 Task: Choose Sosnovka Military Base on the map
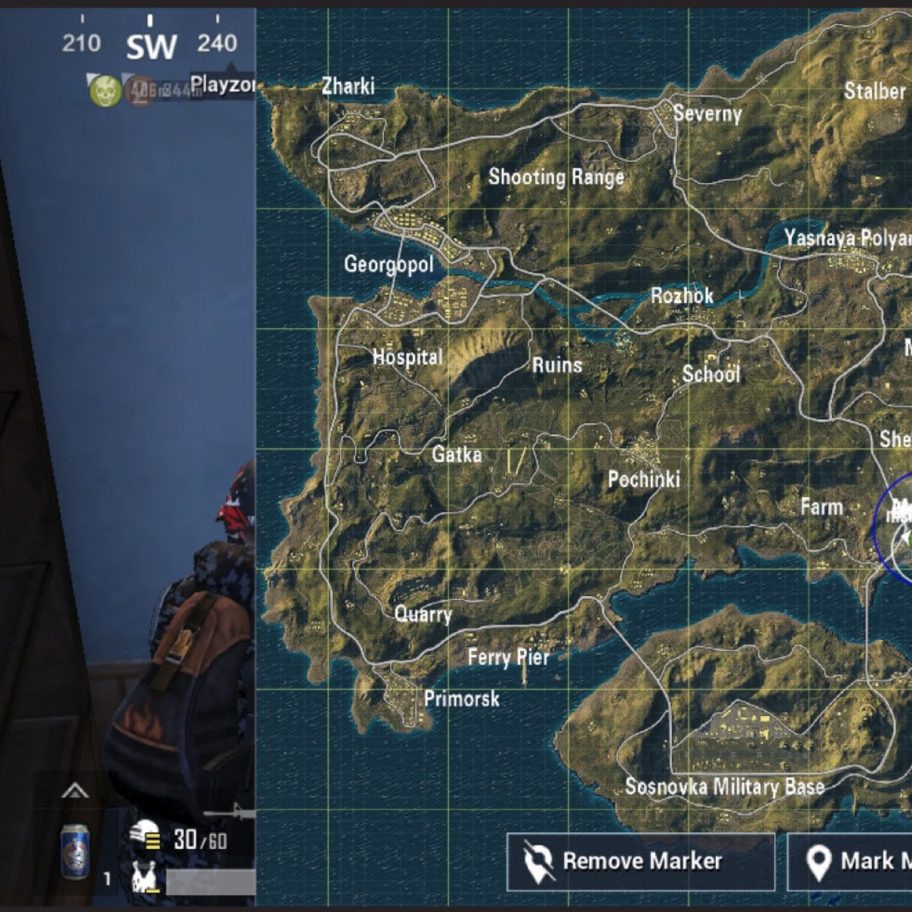coord(724,786)
